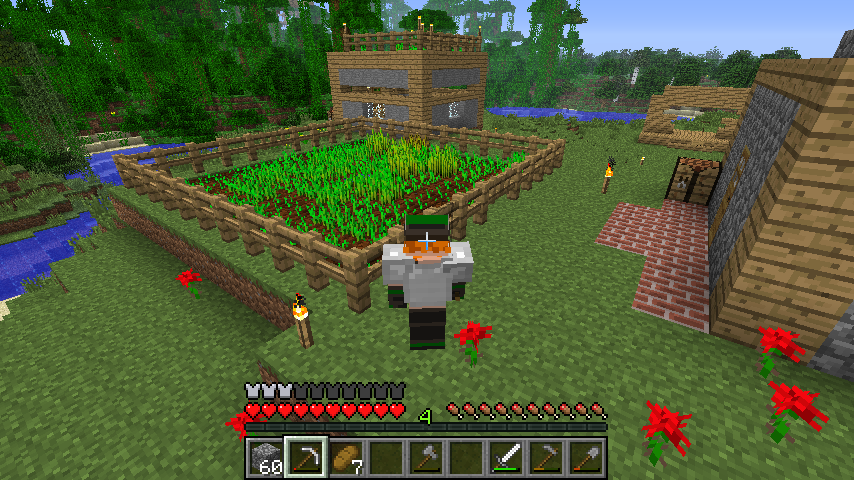This screenshot has width=854, height=480.
Task: Select the hoe hotbar slot
Action: coord(545,458)
